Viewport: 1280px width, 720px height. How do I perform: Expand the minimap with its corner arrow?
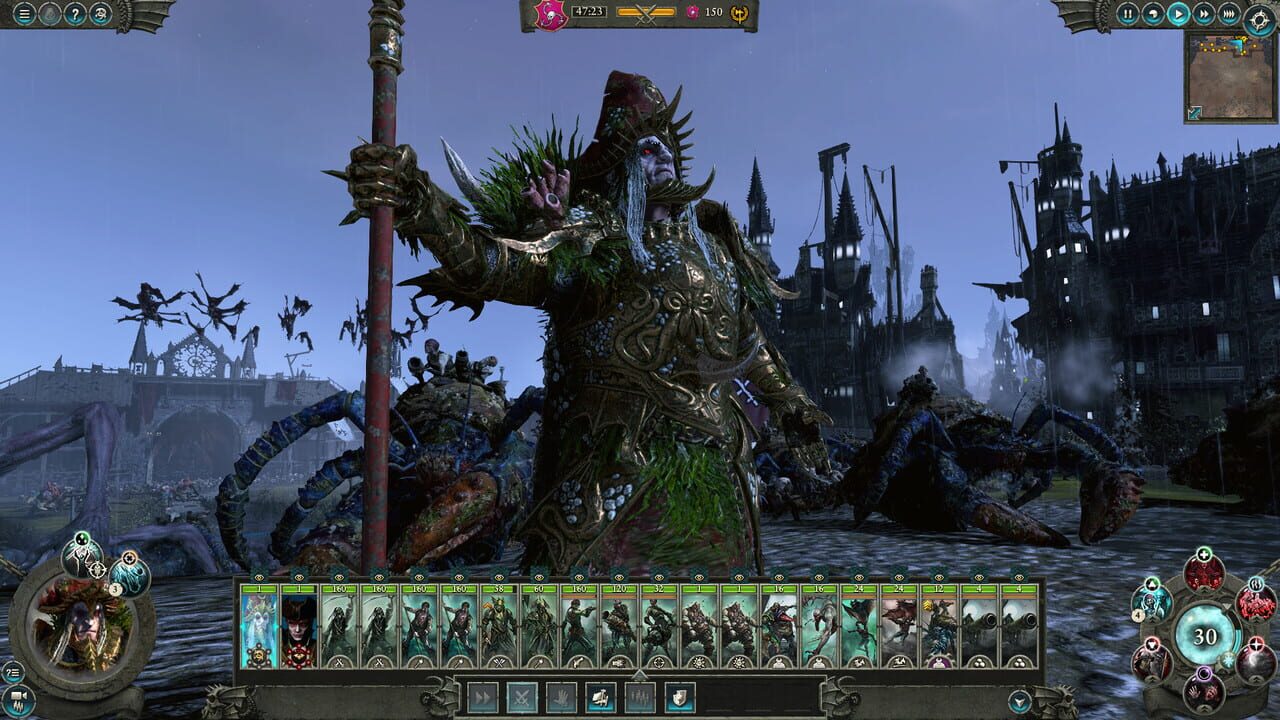[1195, 112]
